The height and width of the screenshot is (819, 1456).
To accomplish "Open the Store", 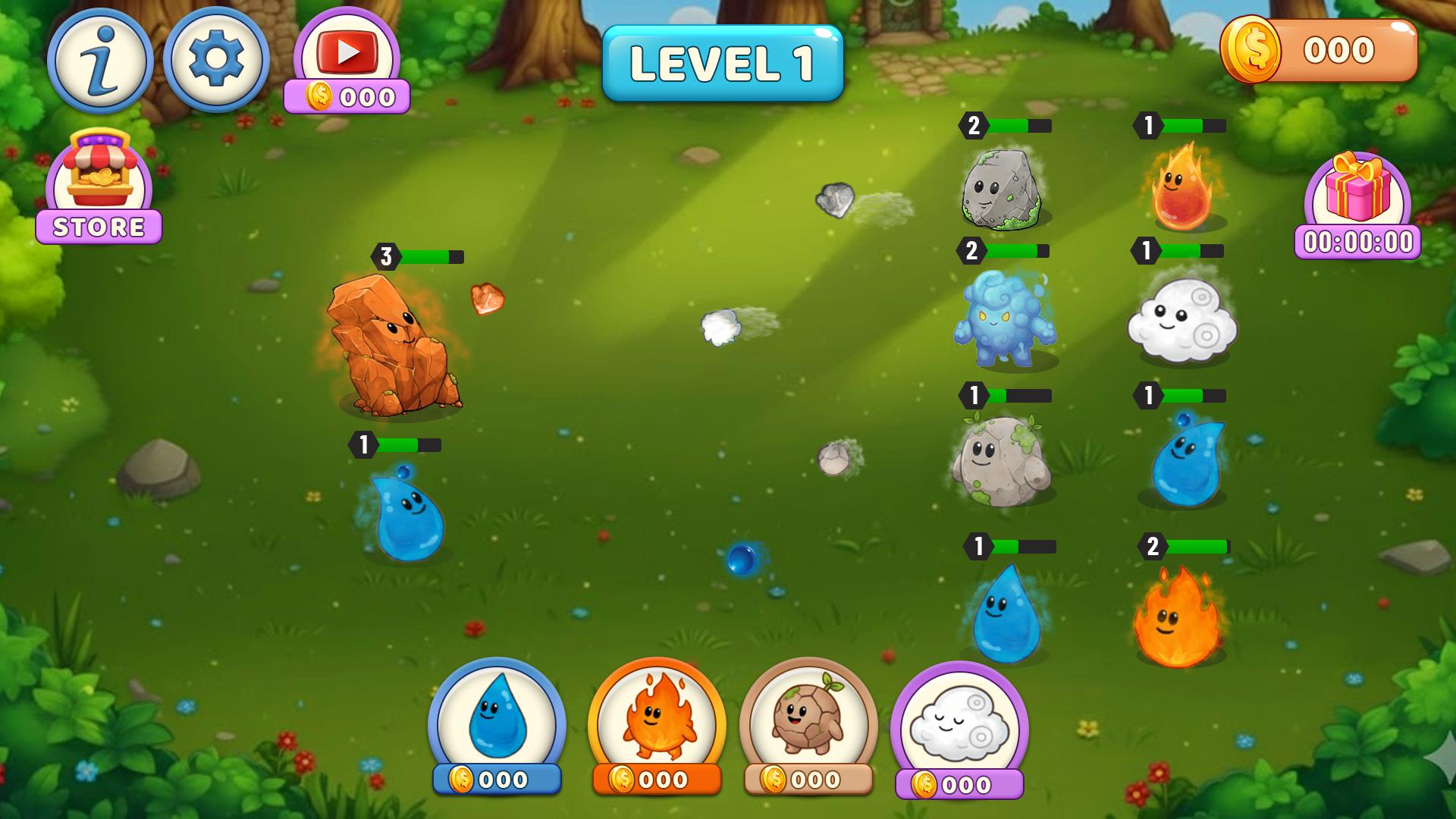I will 99,187.
